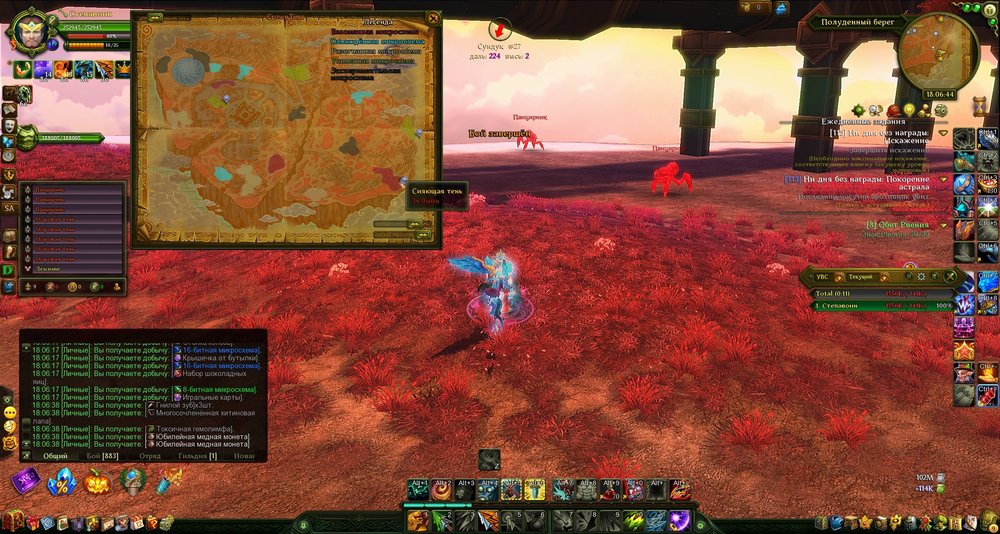This screenshot has width=1000, height=534.
Task: Click the SA button on the left sidebar
Action: tap(9, 207)
